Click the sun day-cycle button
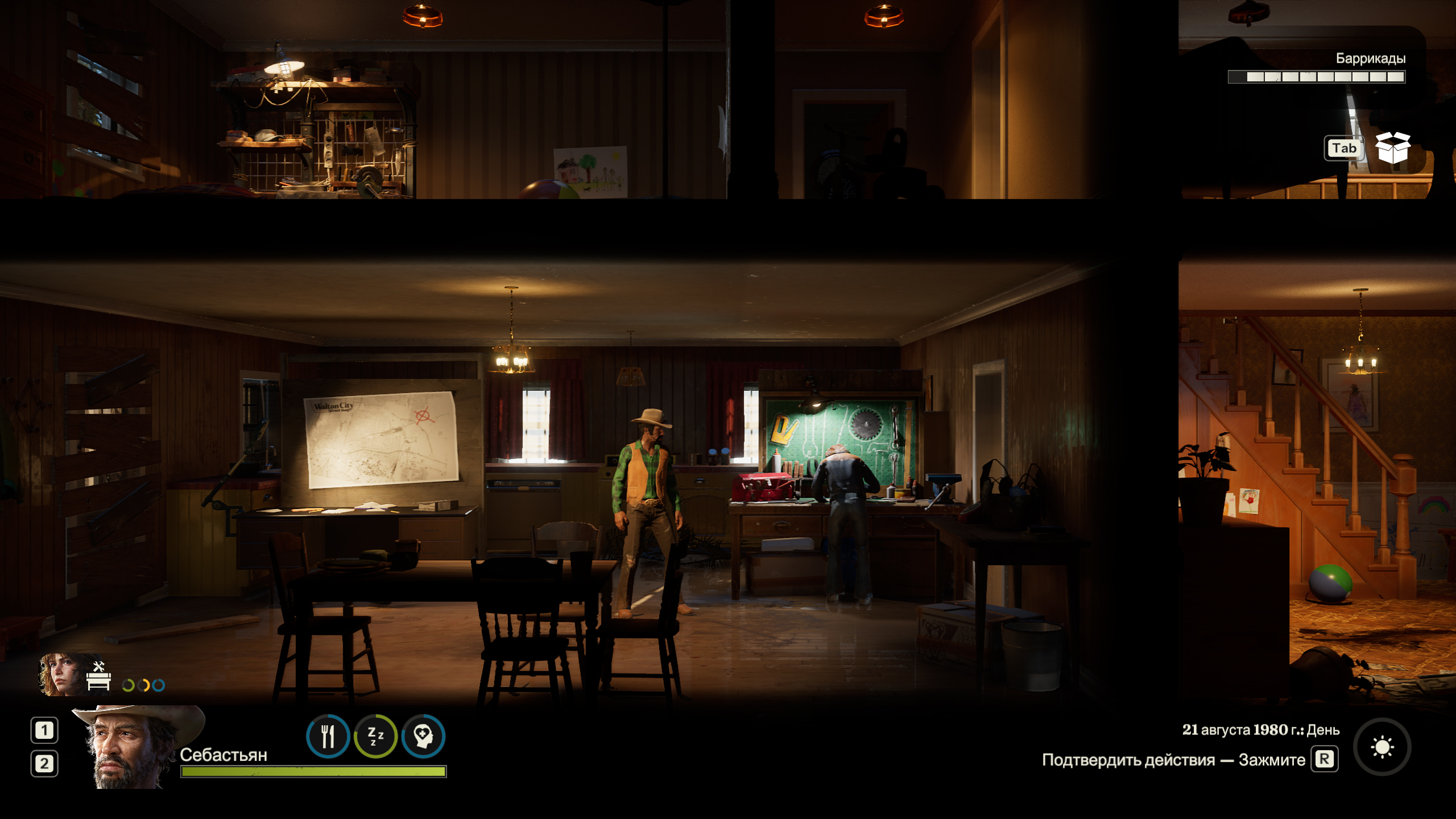This screenshot has height=819, width=1456. coord(1382,747)
